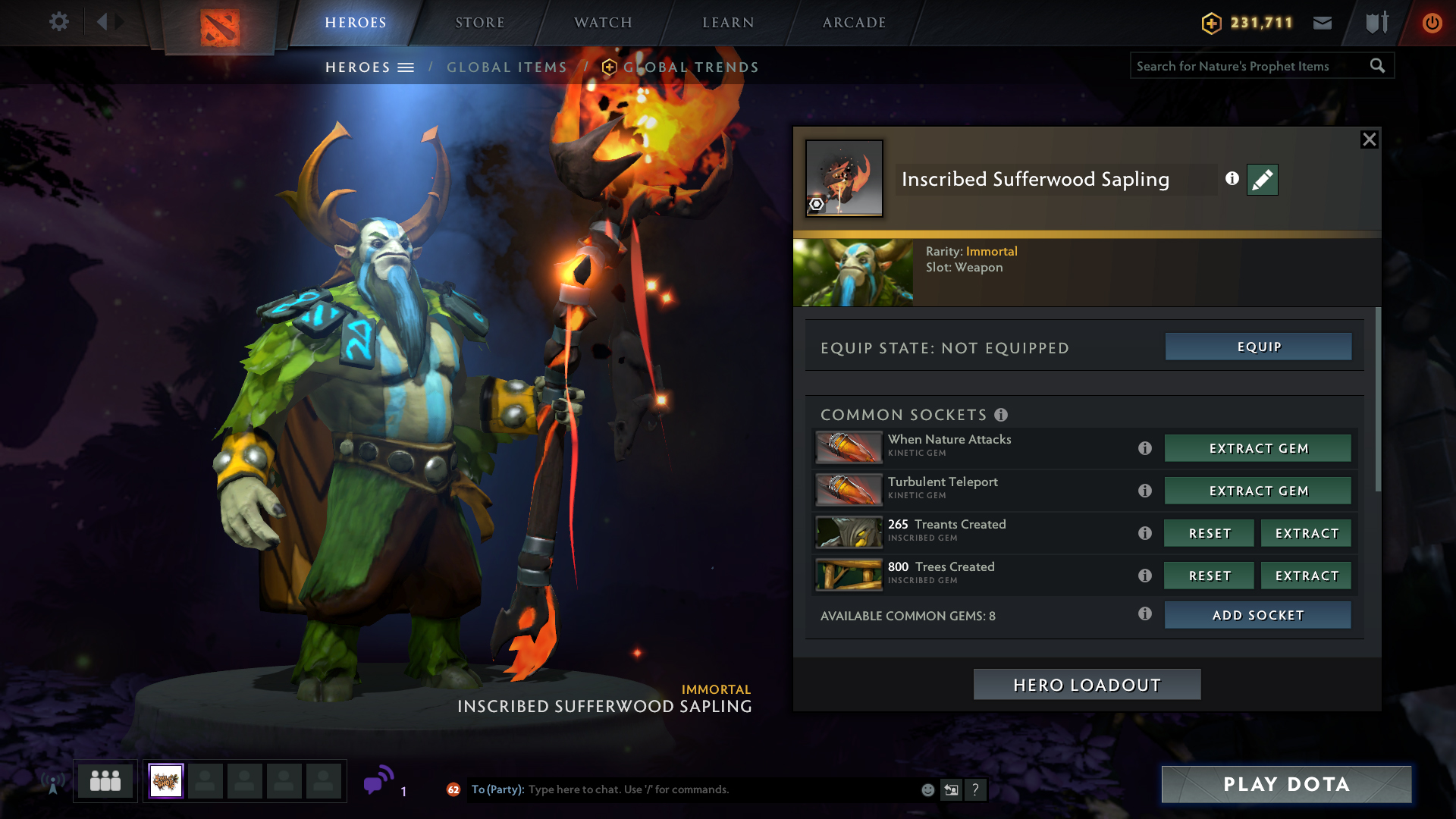Equip the Sufferwood Sapling
The height and width of the screenshot is (819, 1456).
point(1258,347)
